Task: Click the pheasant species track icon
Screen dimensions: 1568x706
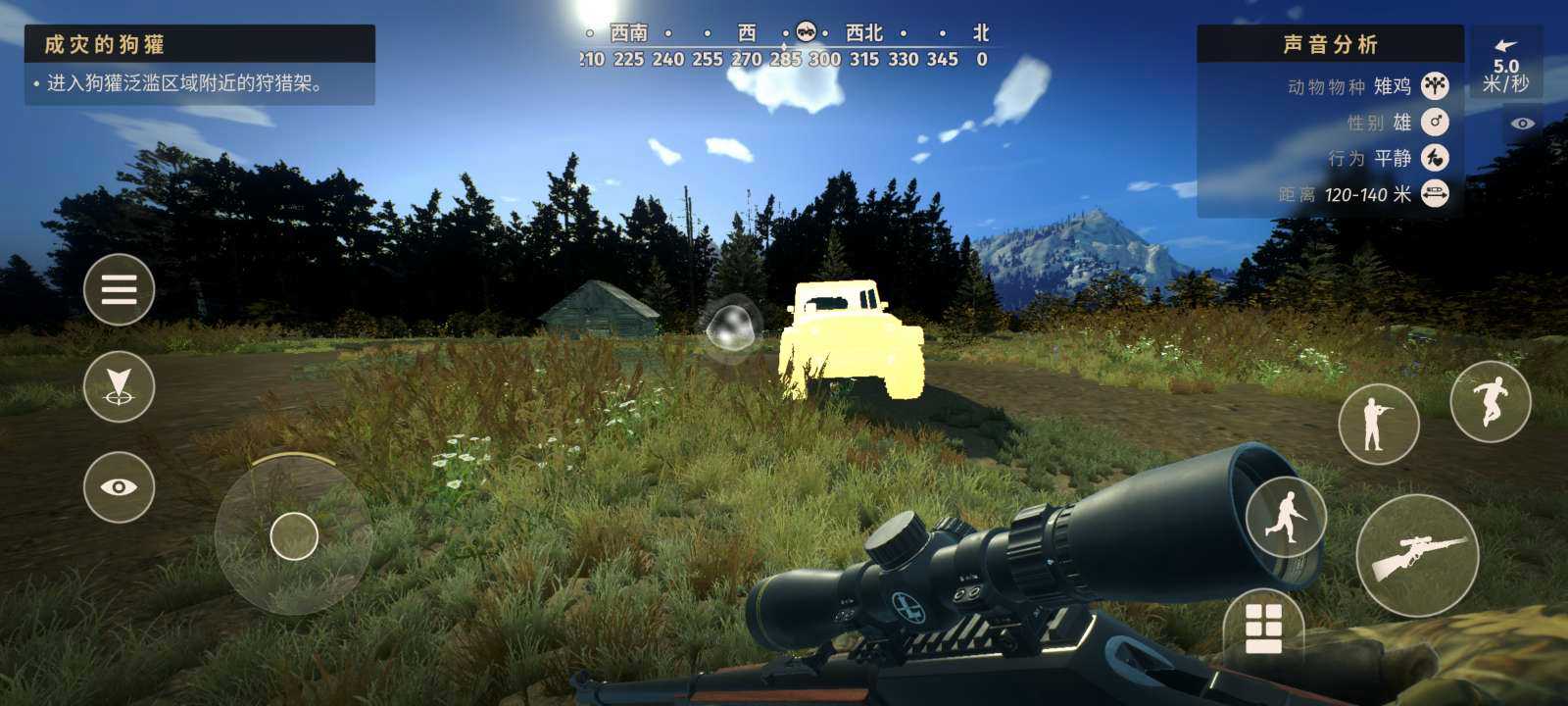Action: [1434, 86]
